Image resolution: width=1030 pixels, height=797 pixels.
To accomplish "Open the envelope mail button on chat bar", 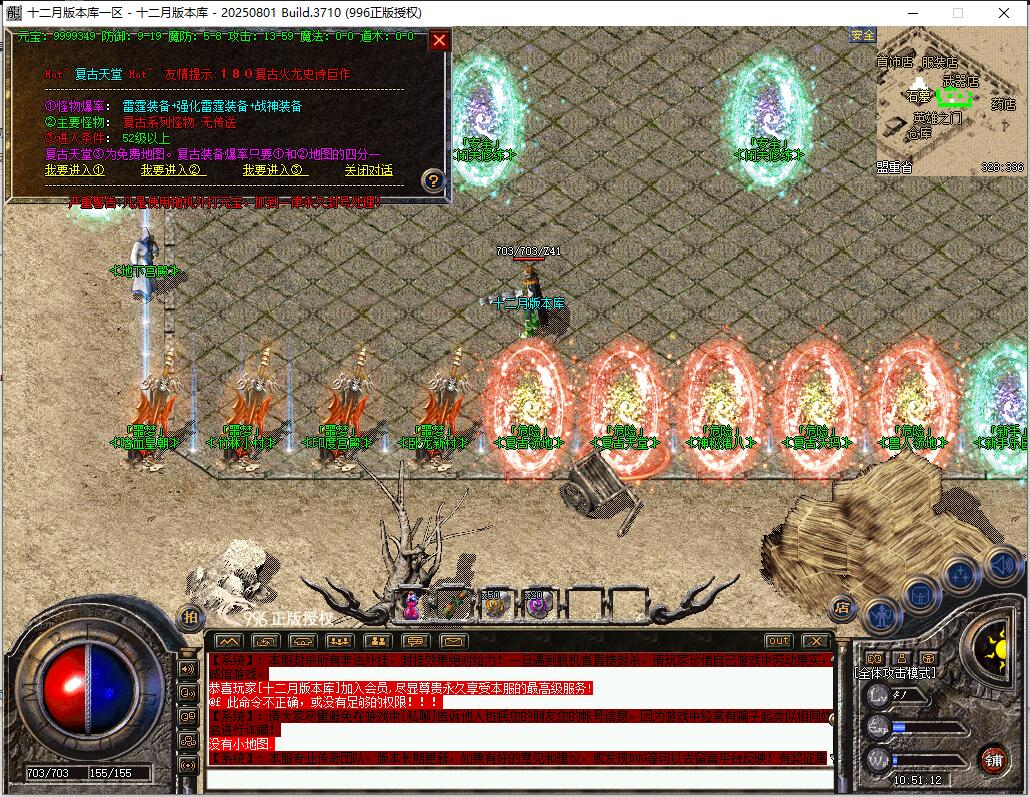I will pos(453,641).
